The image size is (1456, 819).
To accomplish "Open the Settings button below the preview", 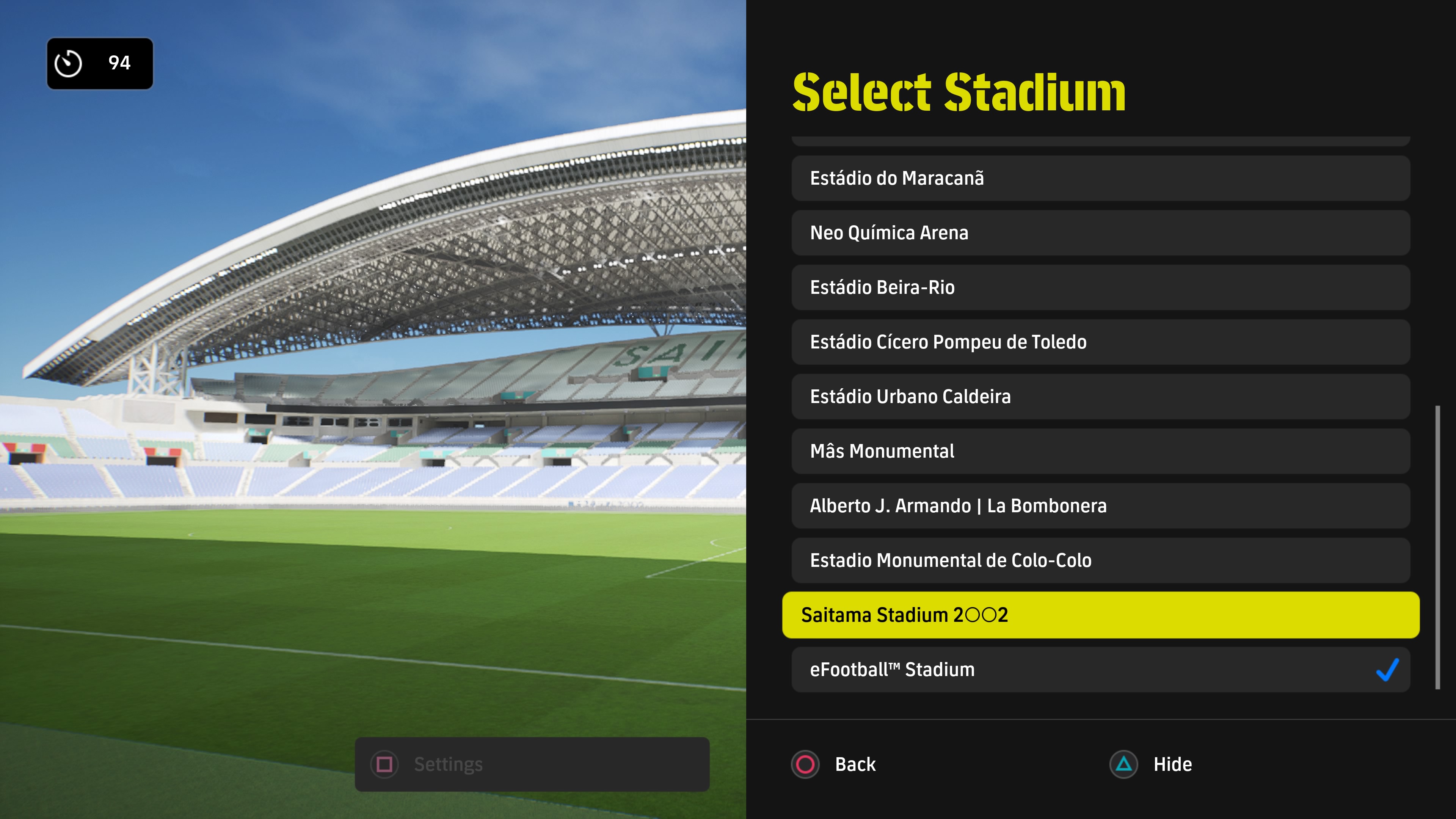I will click(531, 764).
